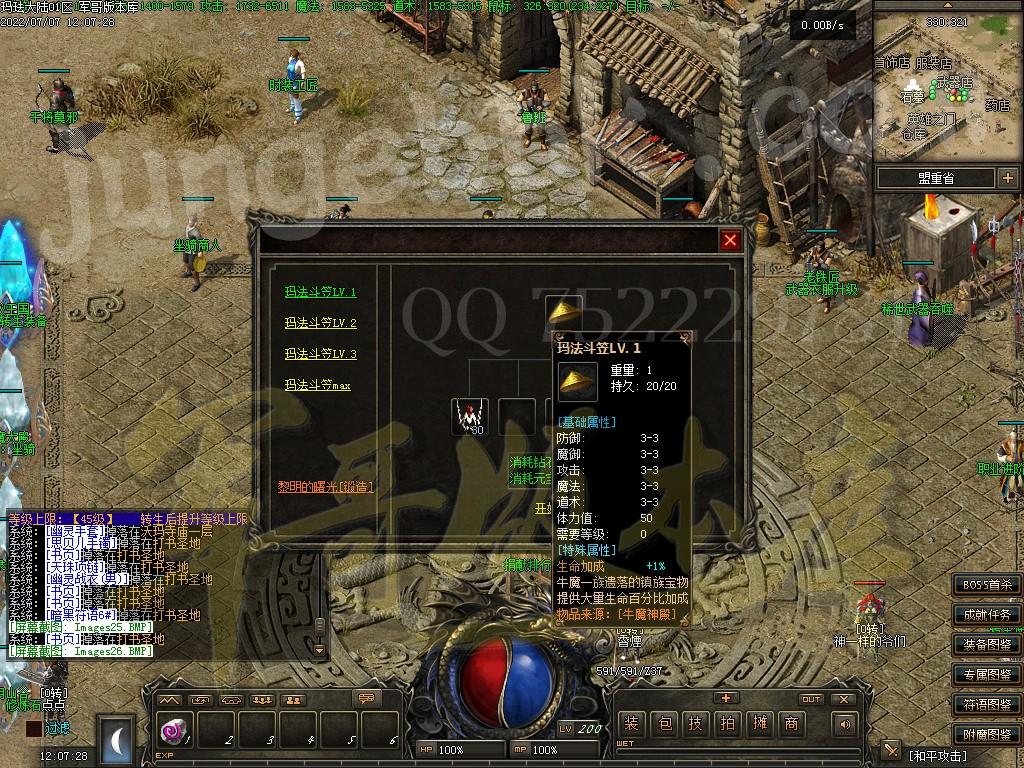Screen dimensions: 1024x768
Task: Open the BOSS首杀 panel
Action: 987,584
